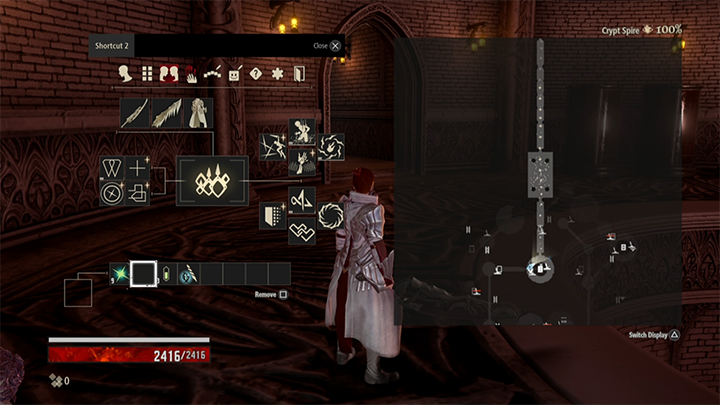Open the smiley face emote tab

tap(234, 73)
